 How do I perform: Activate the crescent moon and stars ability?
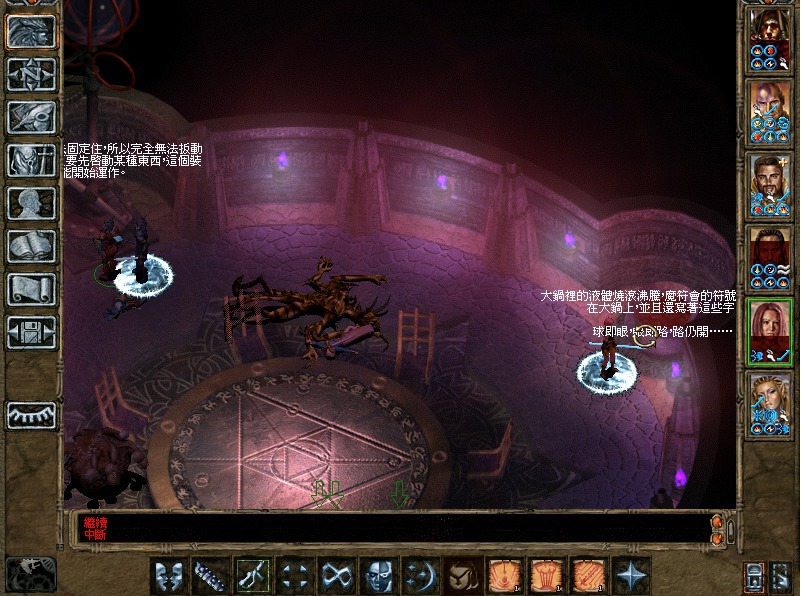[419, 575]
